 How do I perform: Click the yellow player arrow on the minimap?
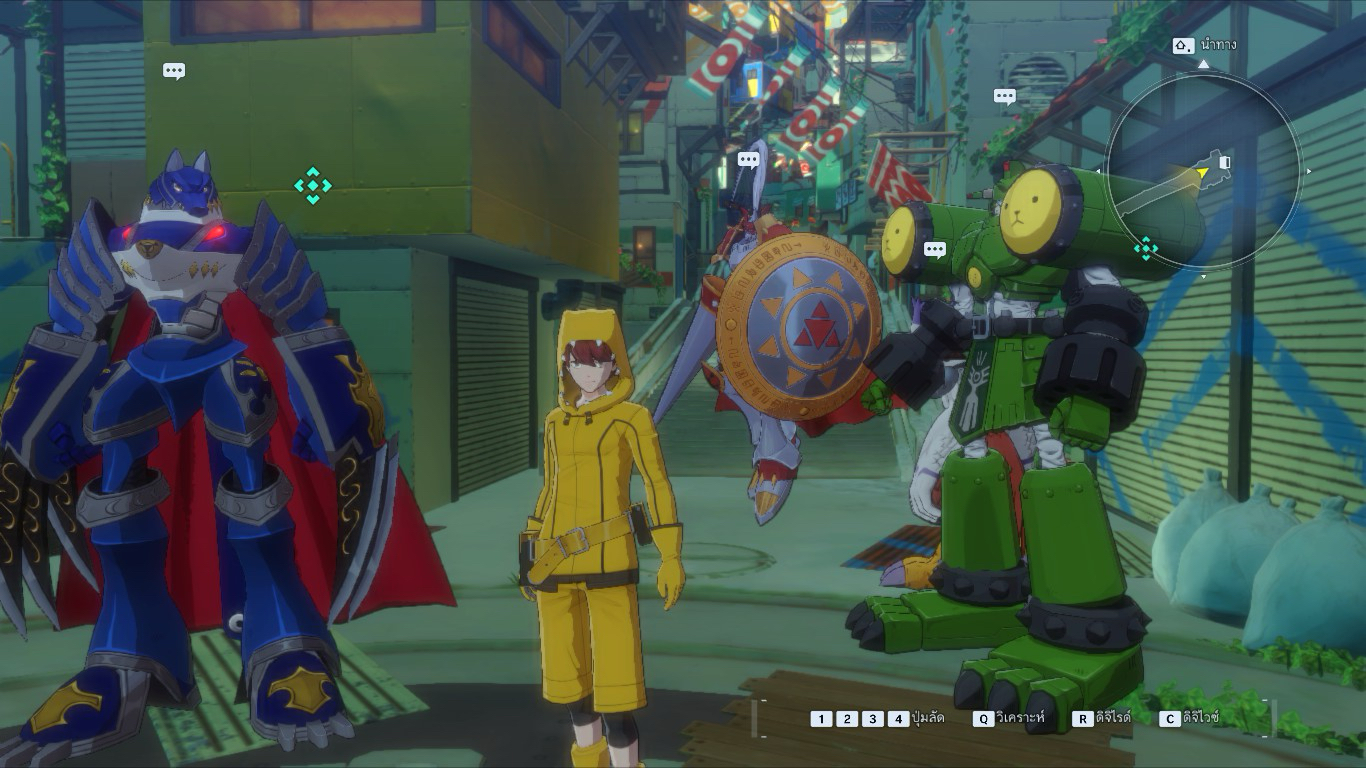pyautogui.click(x=1202, y=174)
